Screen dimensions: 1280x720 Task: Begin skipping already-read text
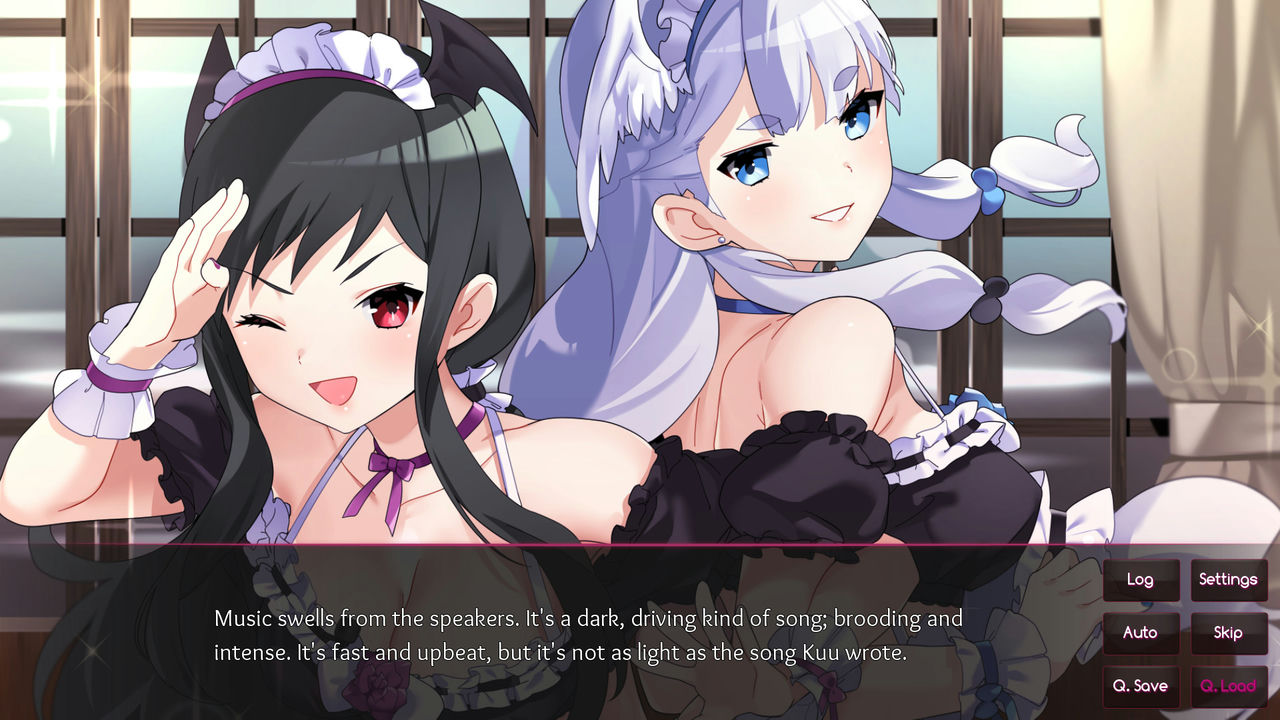click(1228, 633)
